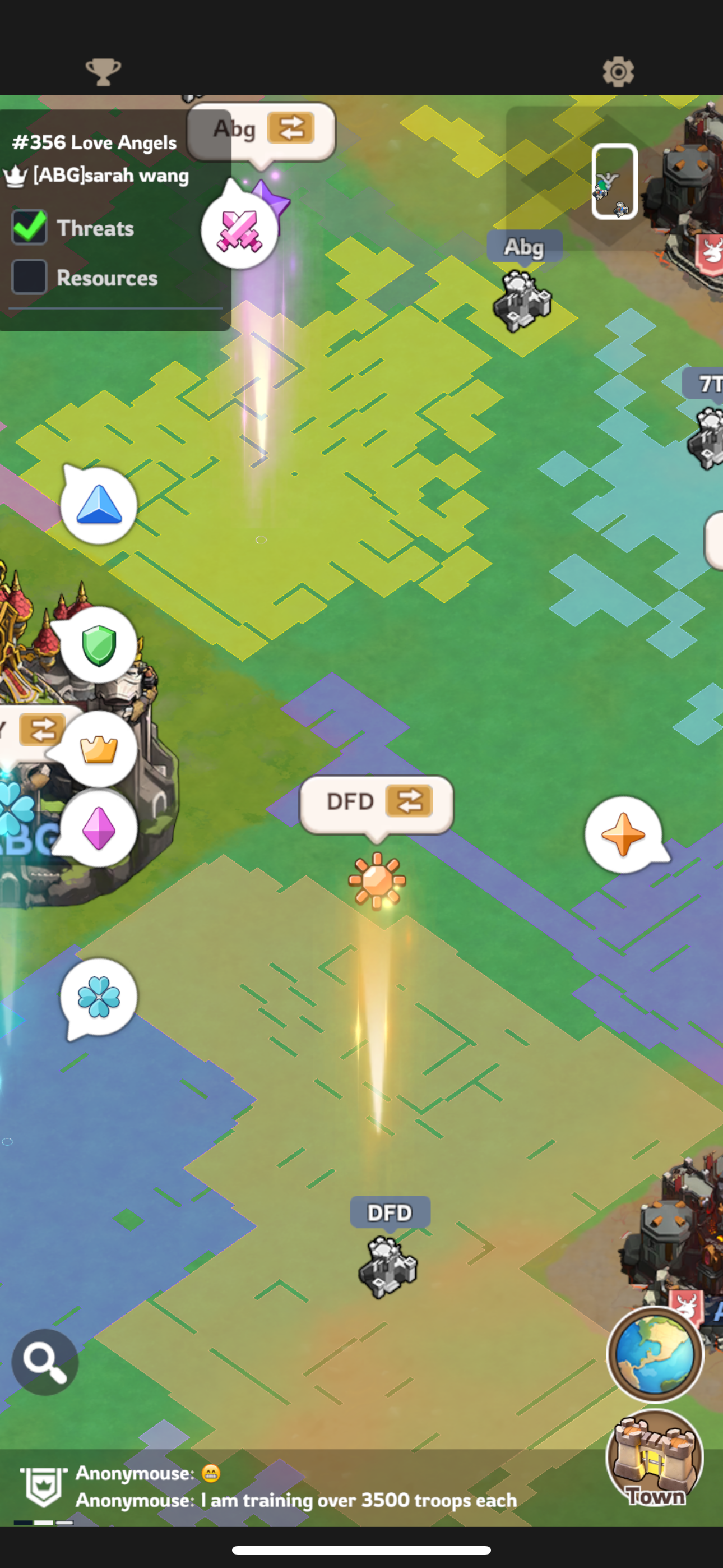Tap Anonymouse's troop training chat message

295,1501
